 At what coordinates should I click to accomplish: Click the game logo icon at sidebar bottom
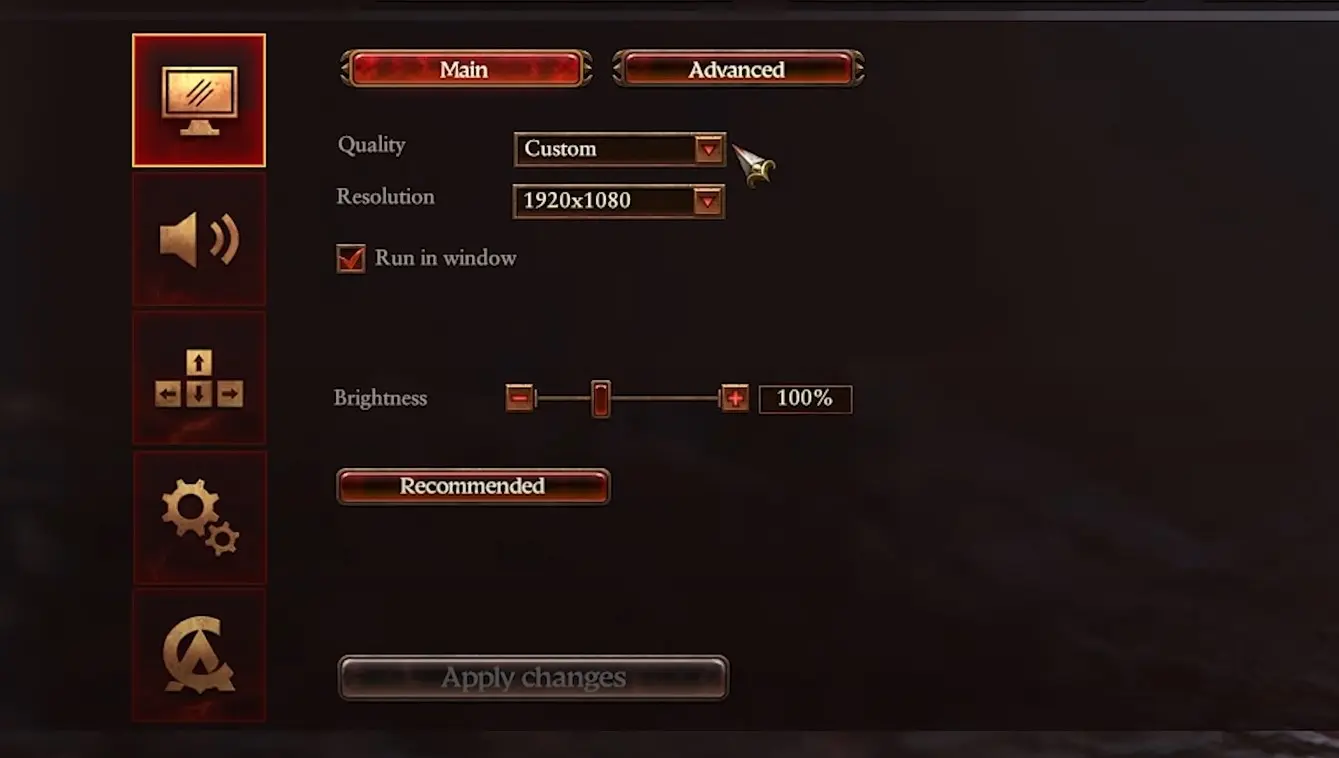199,655
